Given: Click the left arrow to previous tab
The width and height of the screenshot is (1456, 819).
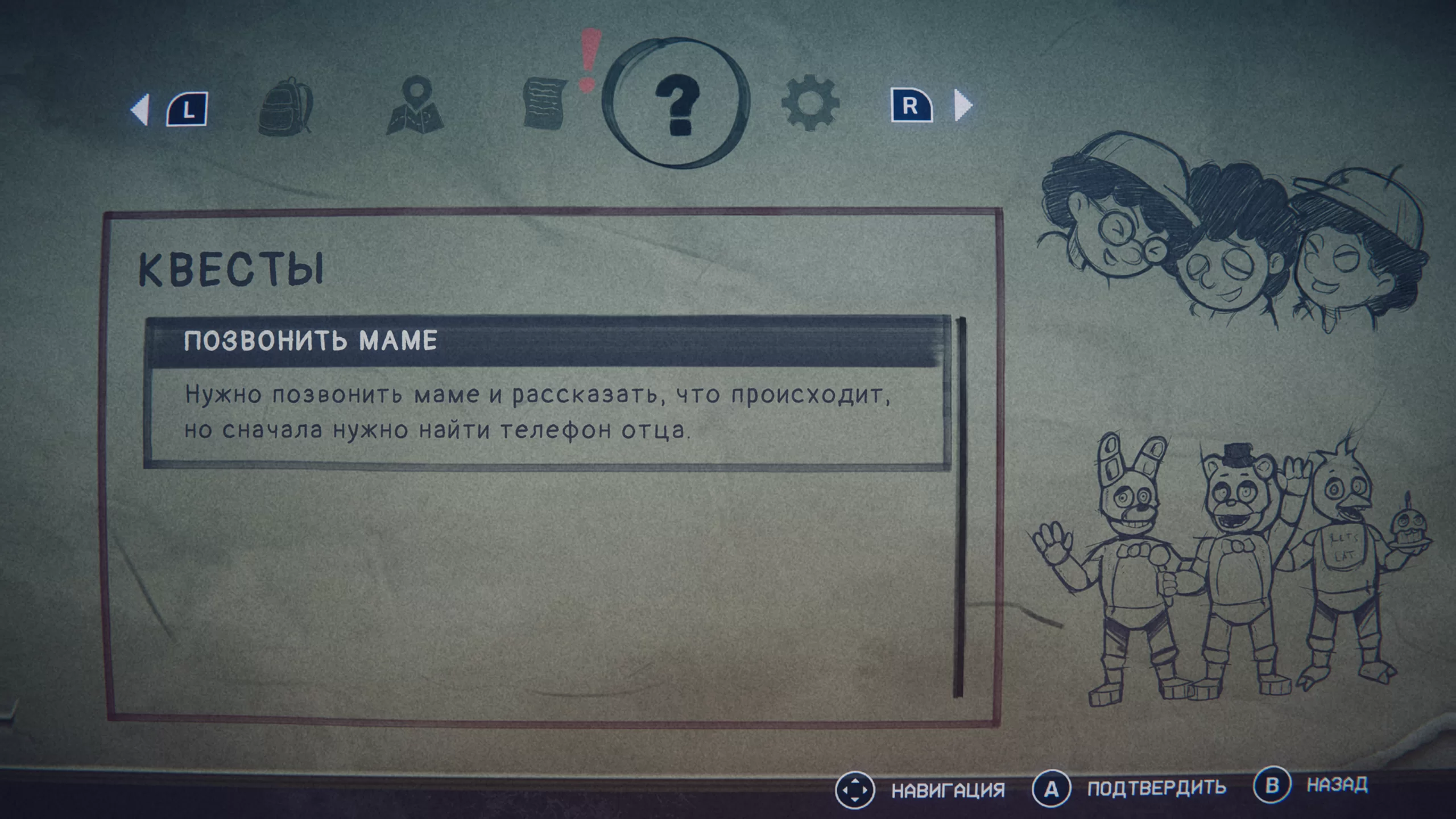Looking at the screenshot, I should 140,108.
